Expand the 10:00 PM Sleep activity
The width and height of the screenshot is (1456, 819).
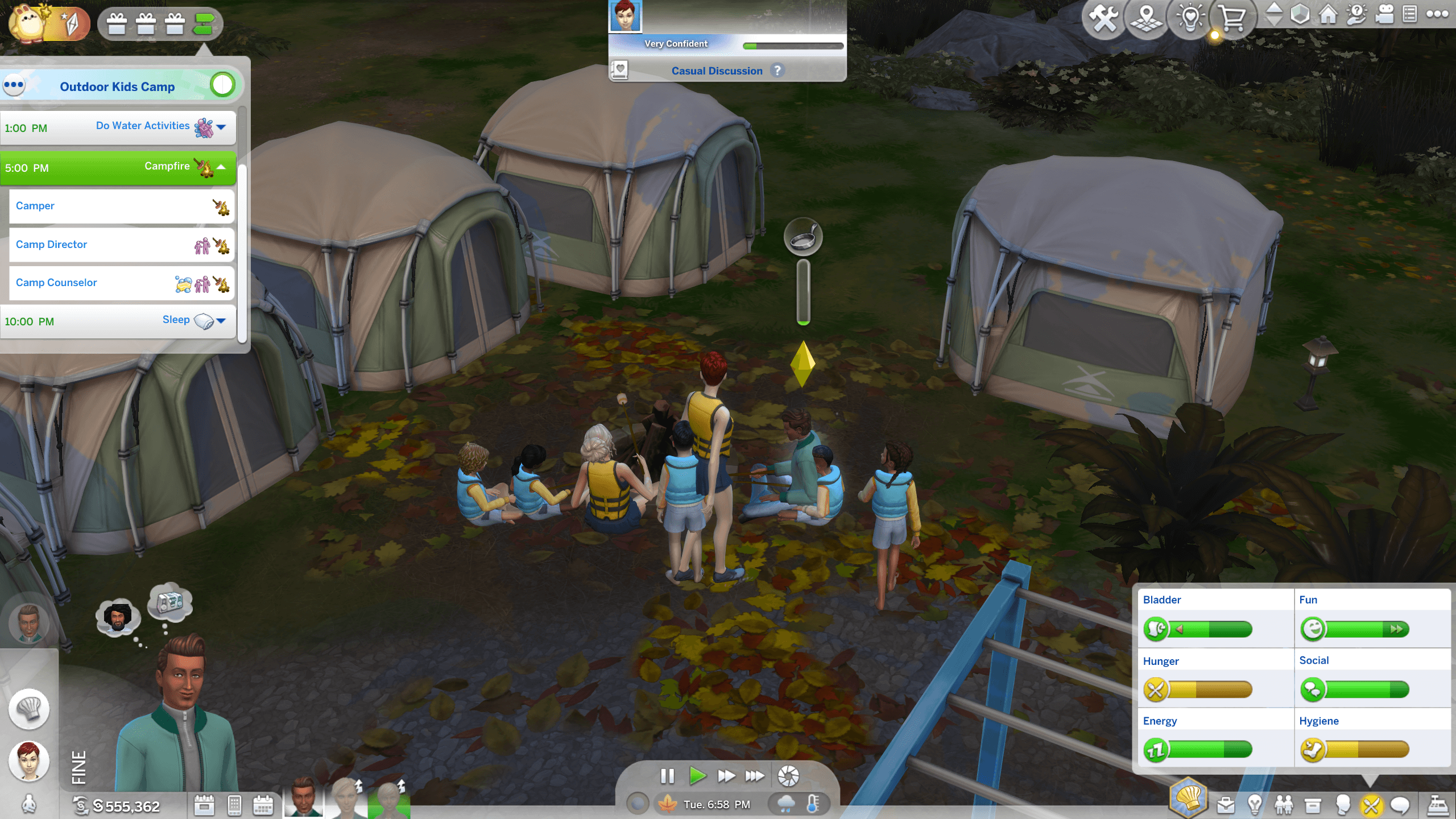[221, 321]
